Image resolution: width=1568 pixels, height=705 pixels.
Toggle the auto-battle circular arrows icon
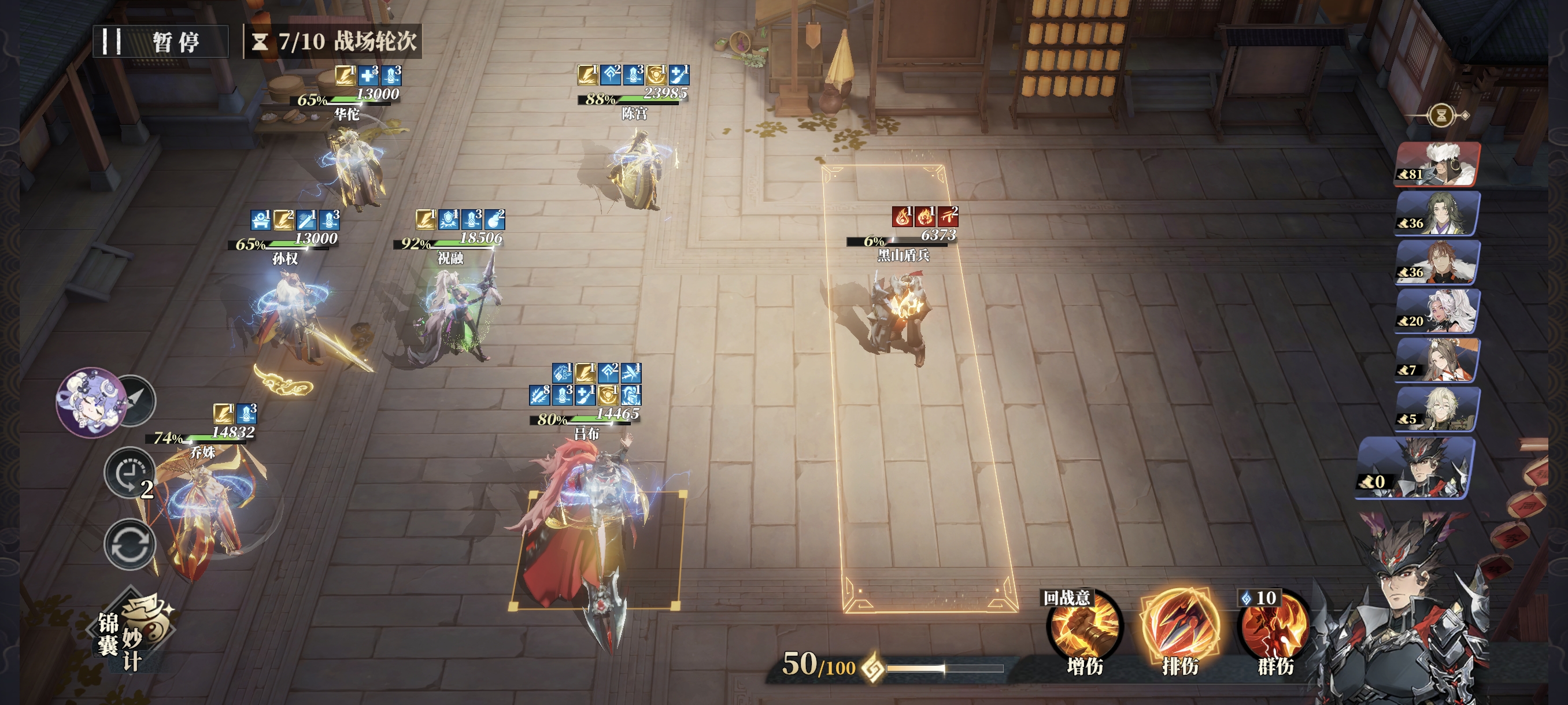(x=129, y=544)
